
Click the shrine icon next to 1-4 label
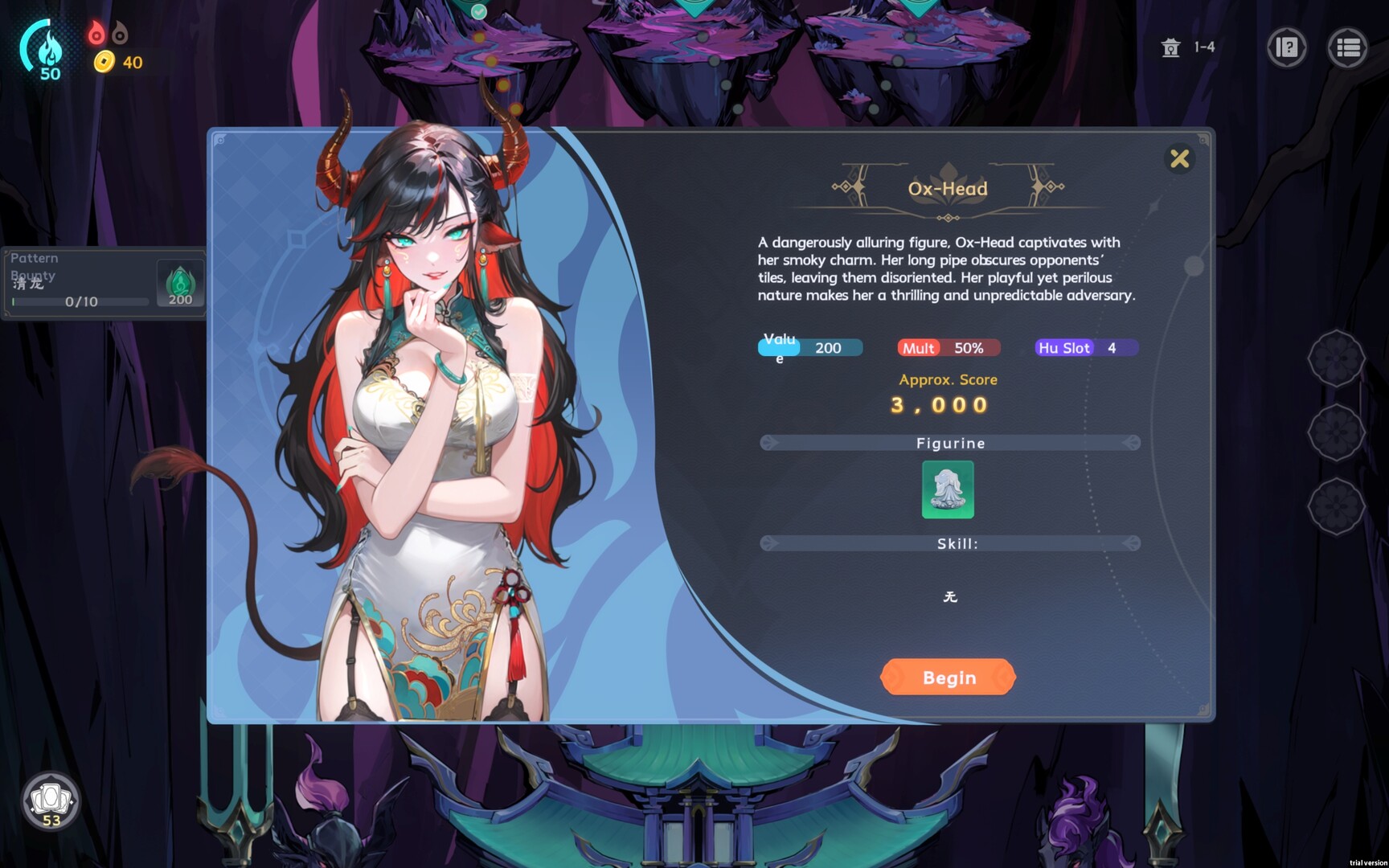(x=1171, y=48)
